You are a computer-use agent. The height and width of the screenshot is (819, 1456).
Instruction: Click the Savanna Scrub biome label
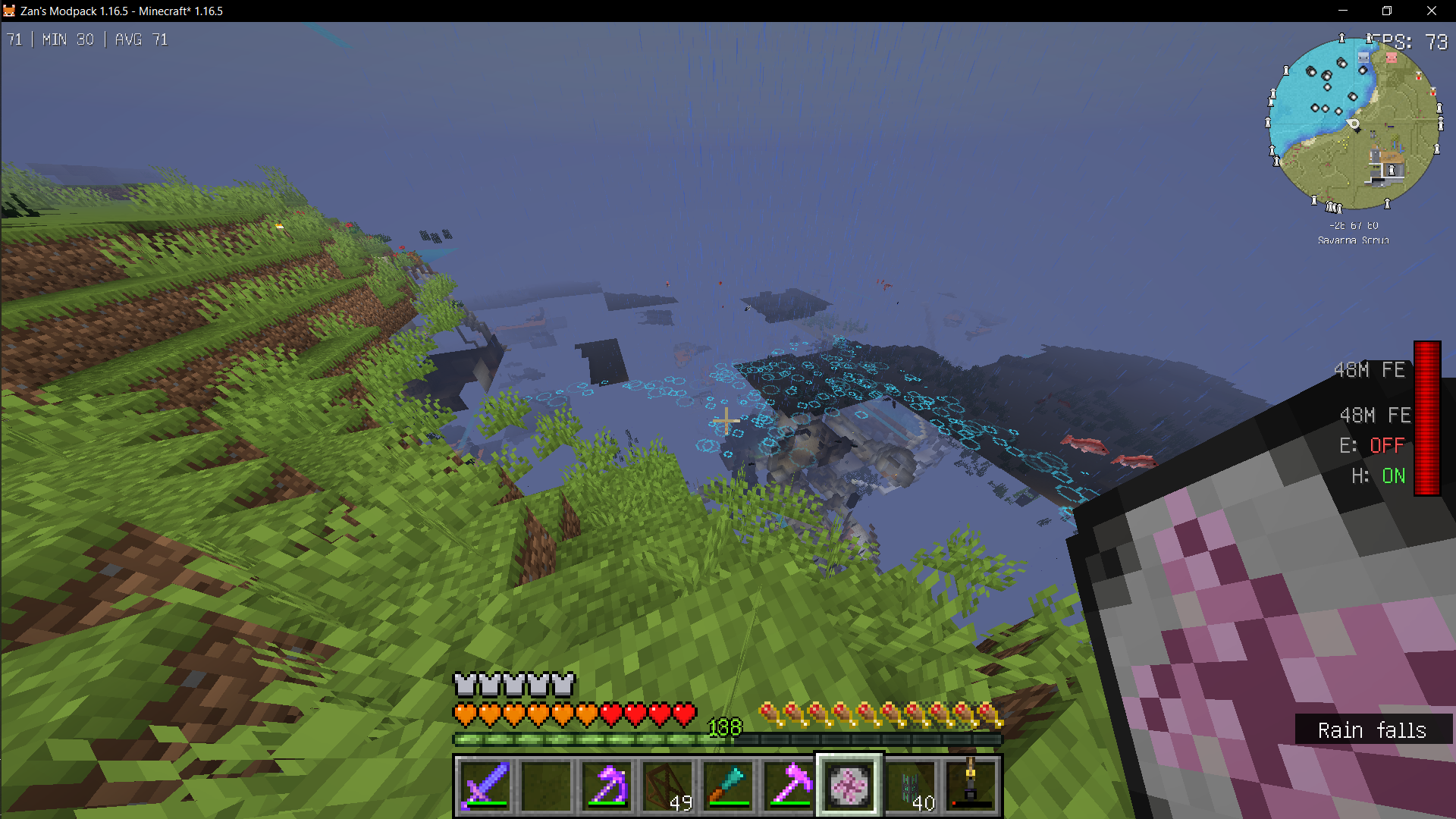[x=1352, y=240]
